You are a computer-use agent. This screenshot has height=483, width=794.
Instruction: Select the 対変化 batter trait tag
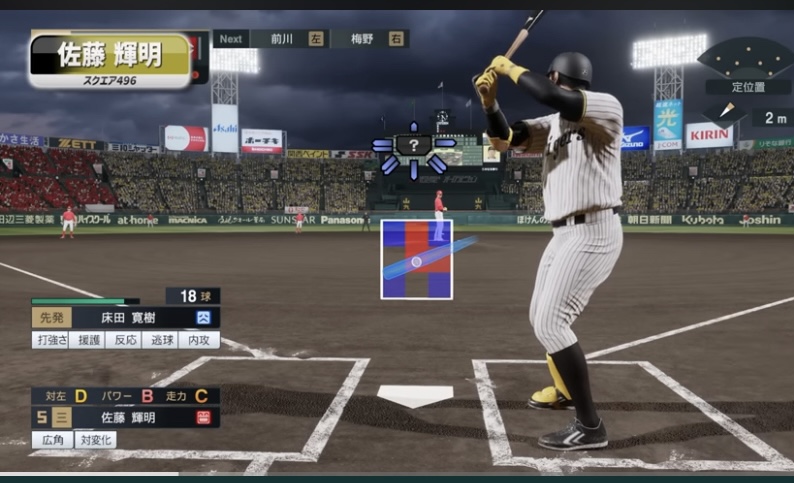tap(96, 440)
